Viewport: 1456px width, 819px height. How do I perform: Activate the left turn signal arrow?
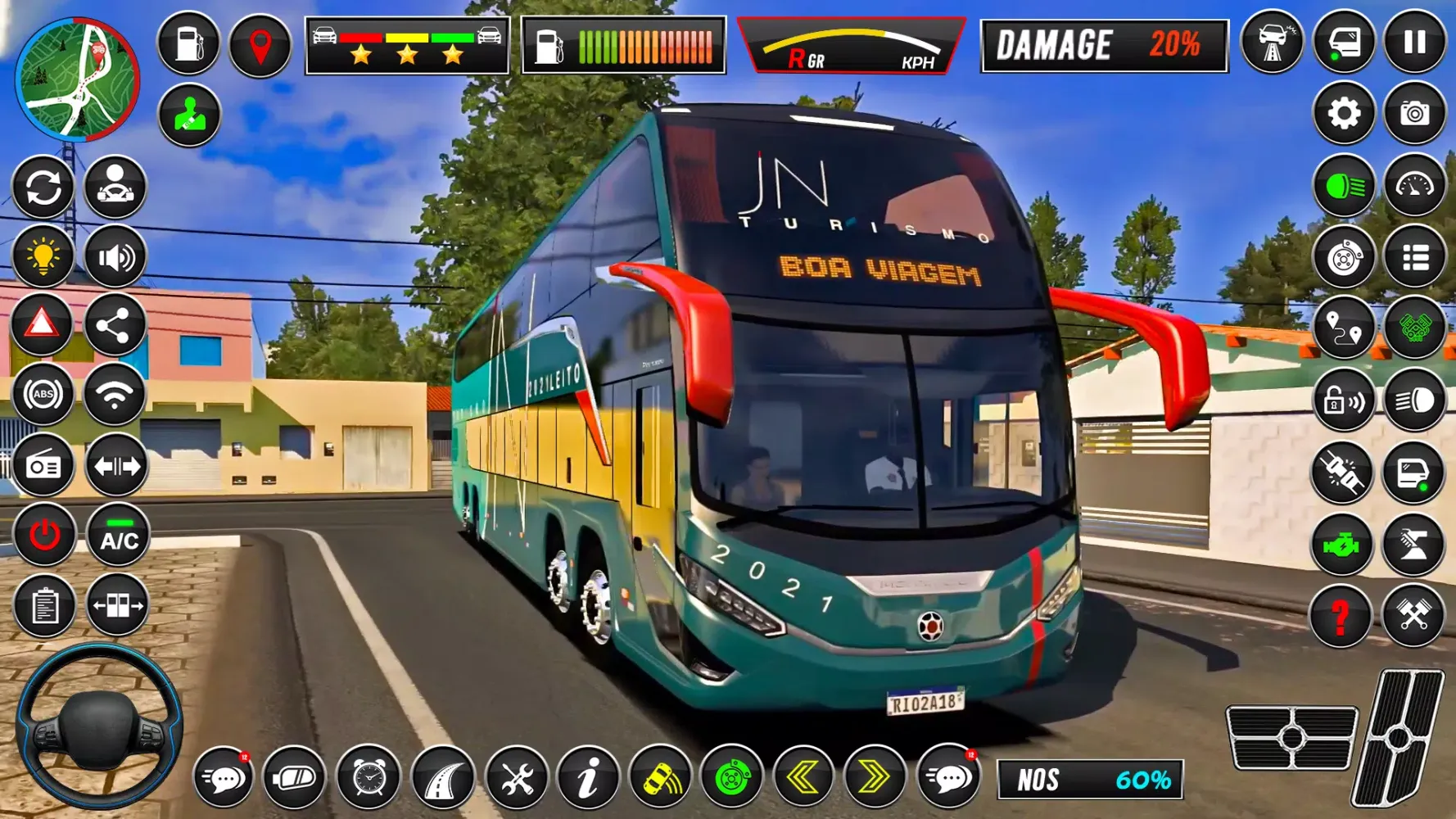pyautogui.click(x=803, y=776)
